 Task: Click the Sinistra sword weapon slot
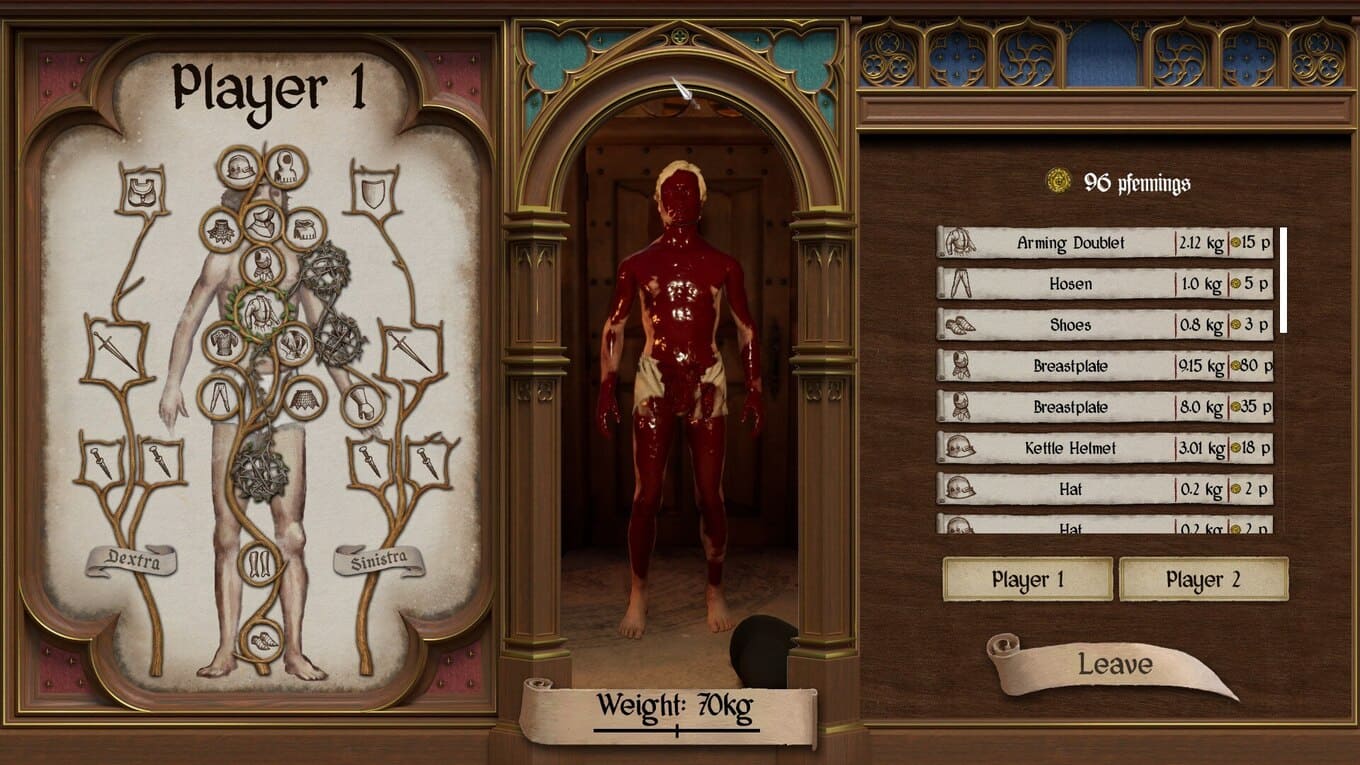pyautogui.click(x=409, y=349)
